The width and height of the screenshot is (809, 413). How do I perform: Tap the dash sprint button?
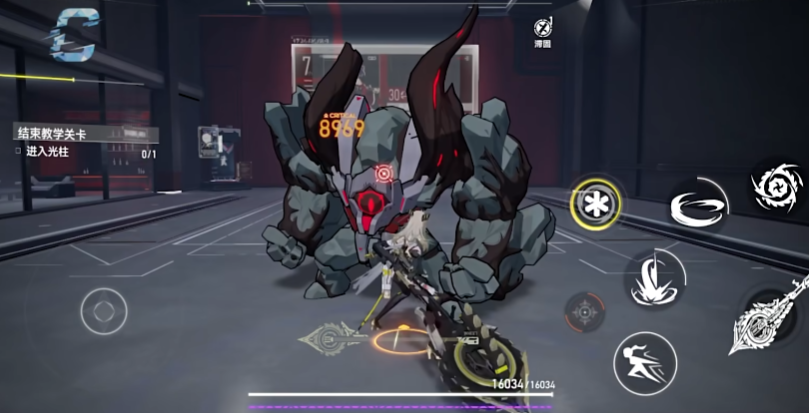pyautogui.click(x=644, y=361)
